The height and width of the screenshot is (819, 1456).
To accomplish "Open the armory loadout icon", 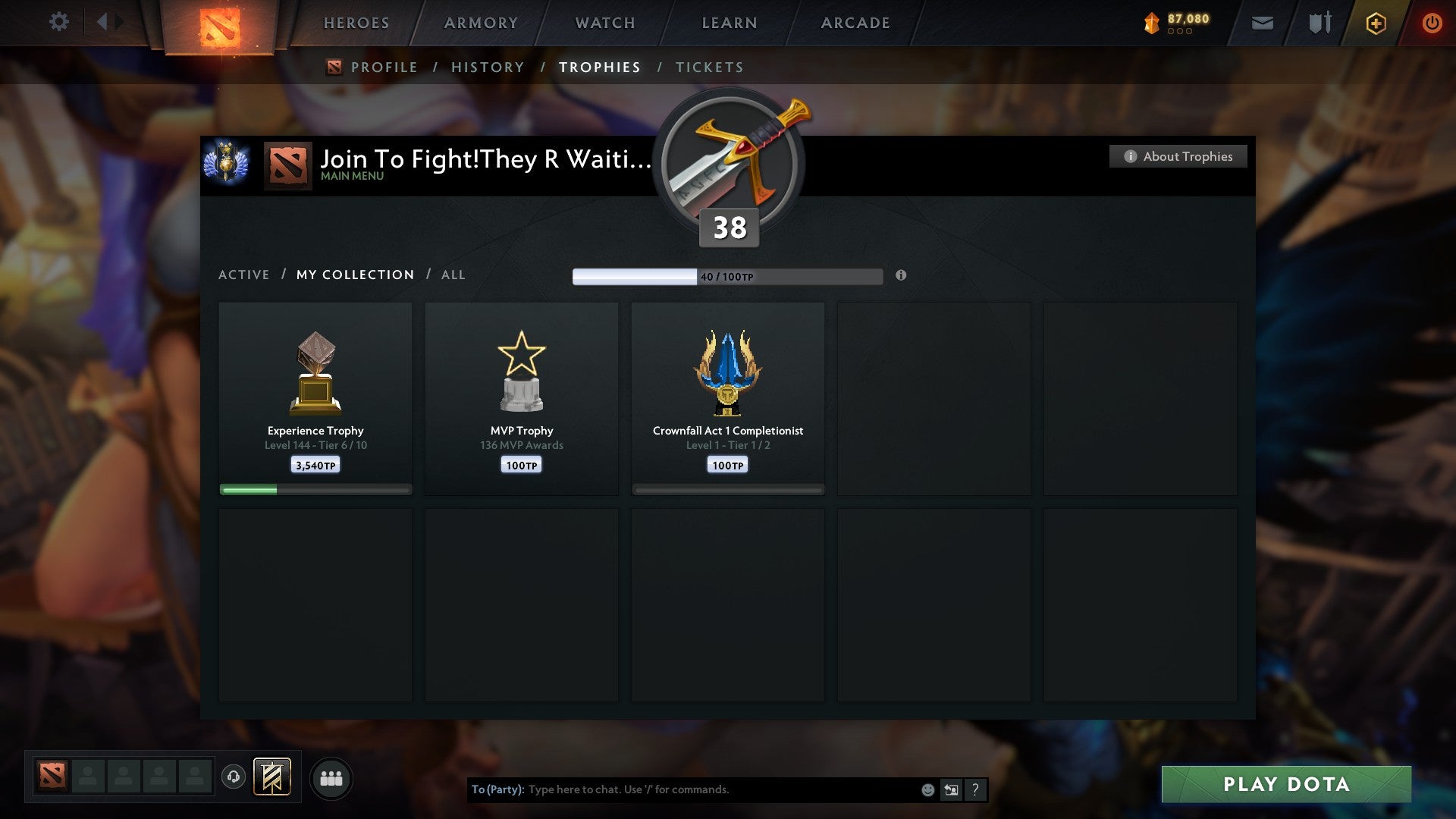I will pos(1319,23).
